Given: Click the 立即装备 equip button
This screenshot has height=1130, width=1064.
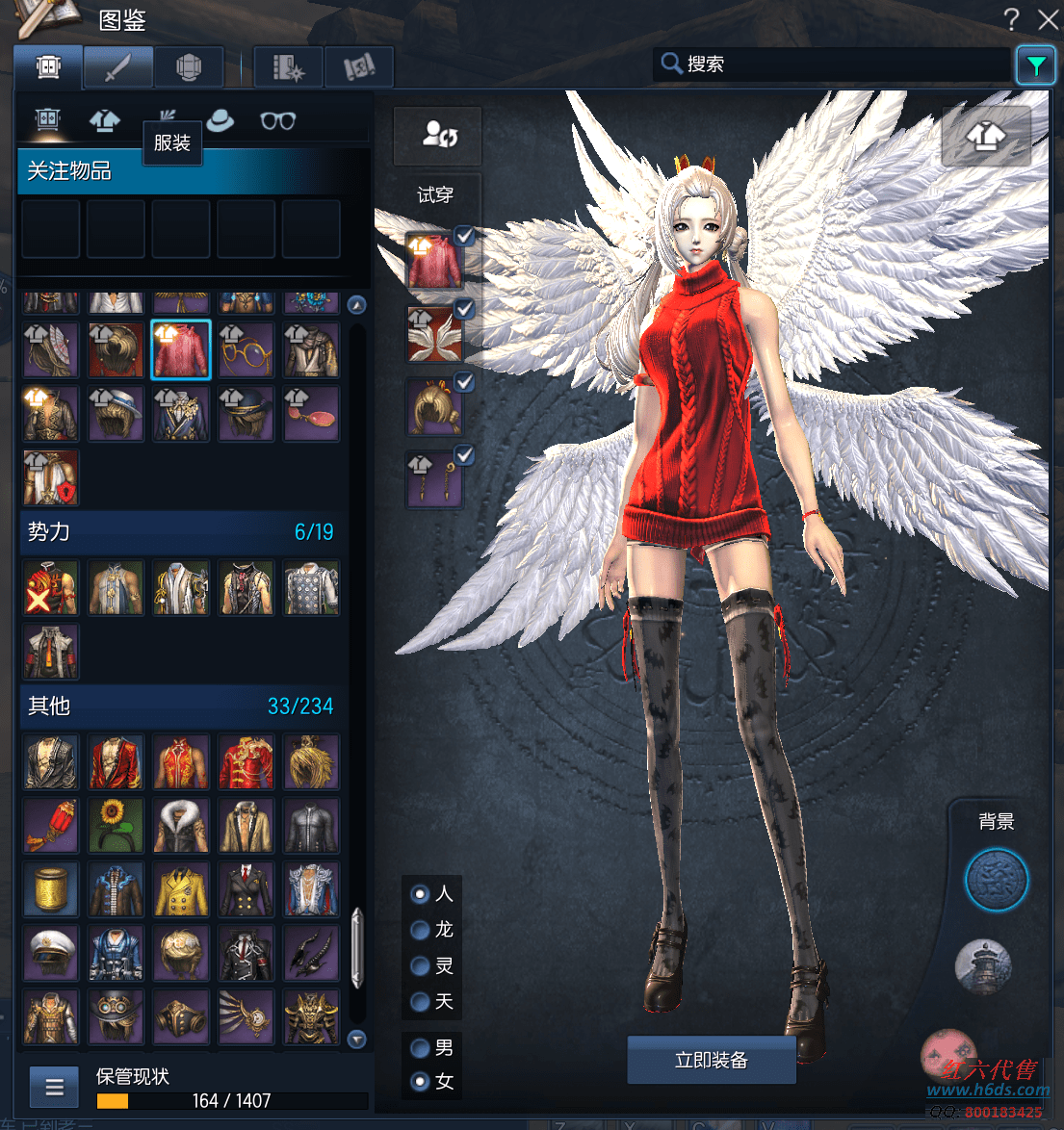Looking at the screenshot, I should 711,1060.
